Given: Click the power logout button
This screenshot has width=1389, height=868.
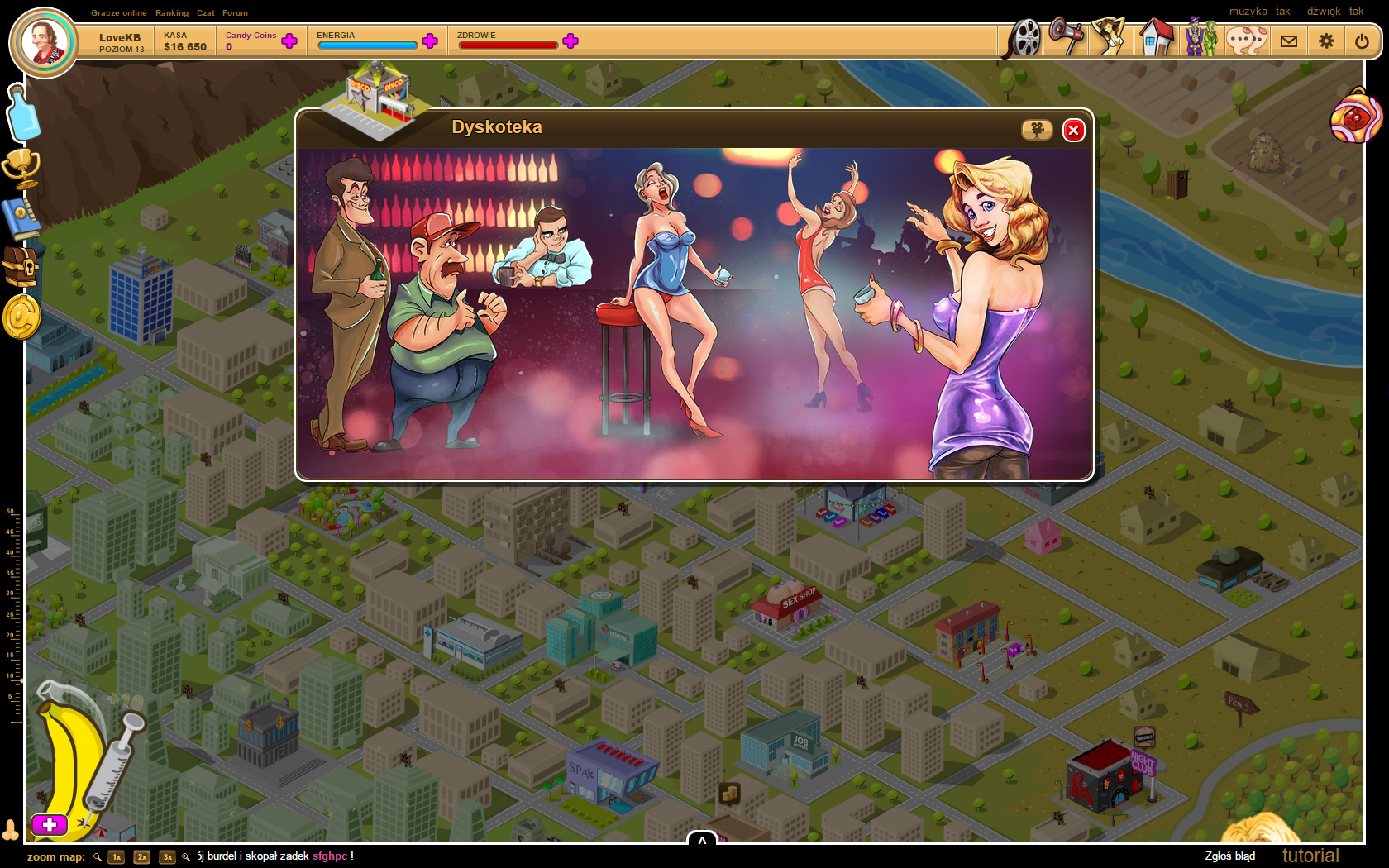Looking at the screenshot, I should click(1362, 41).
